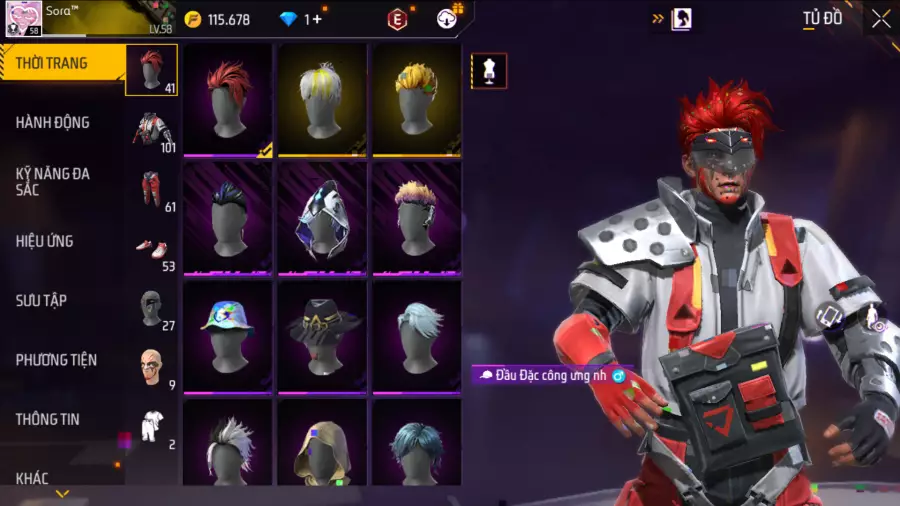
Task: Switch to the THÔNG TIN tab
Action: point(48,419)
